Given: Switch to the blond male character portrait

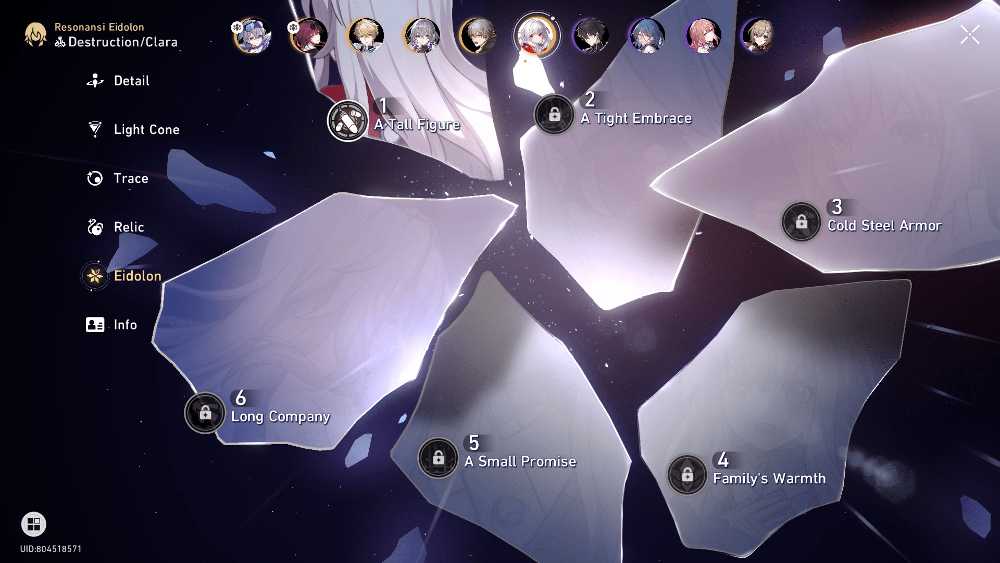Looking at the screenshot, I should [365, 35].
